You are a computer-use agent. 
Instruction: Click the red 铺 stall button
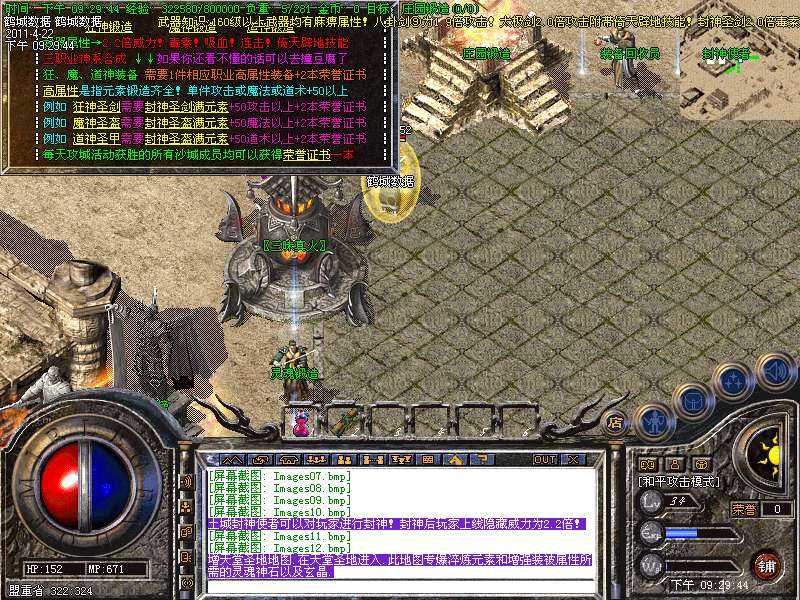(x=767, y=563)
